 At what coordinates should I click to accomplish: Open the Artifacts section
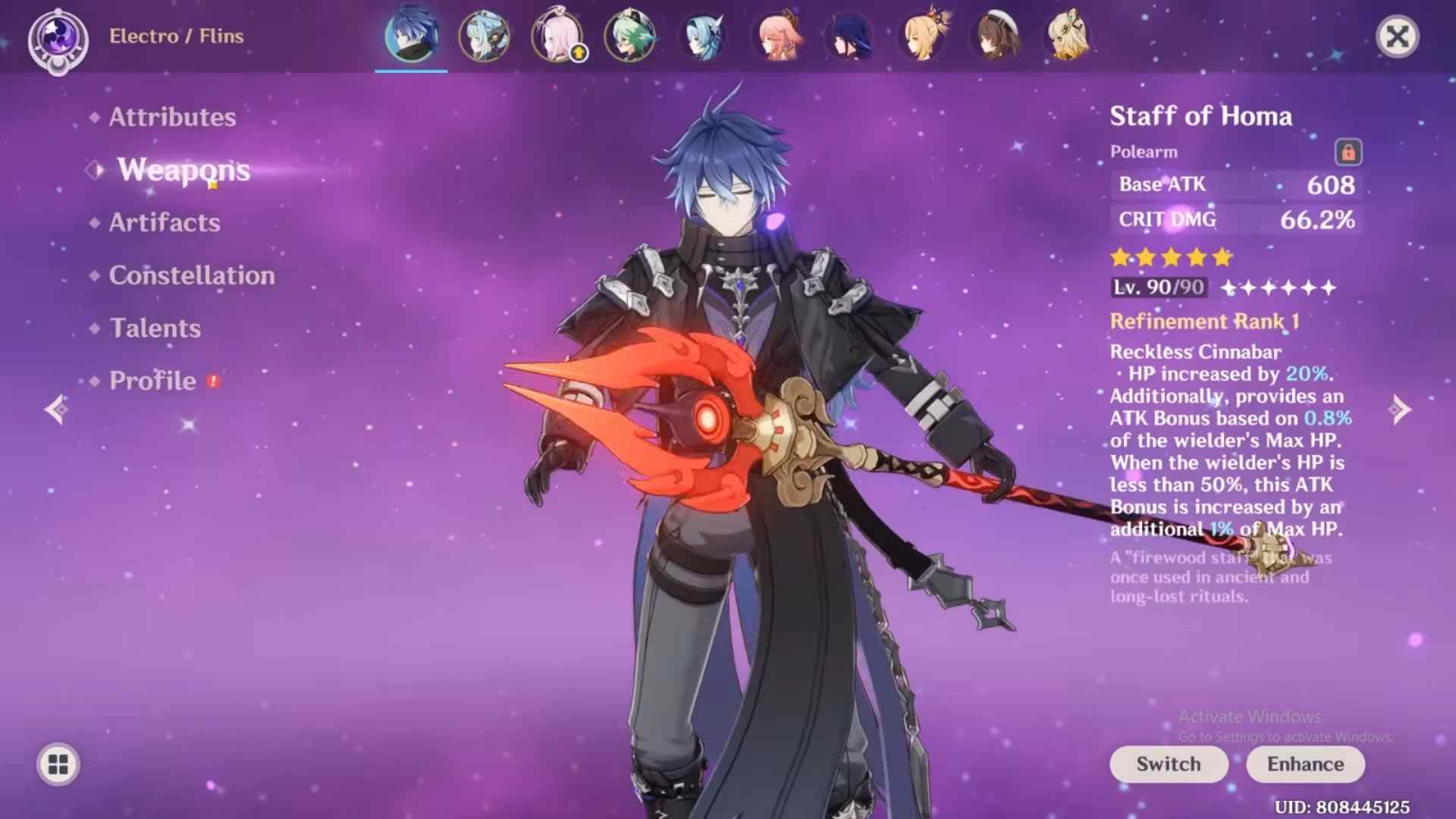click(x=164, y=222)
